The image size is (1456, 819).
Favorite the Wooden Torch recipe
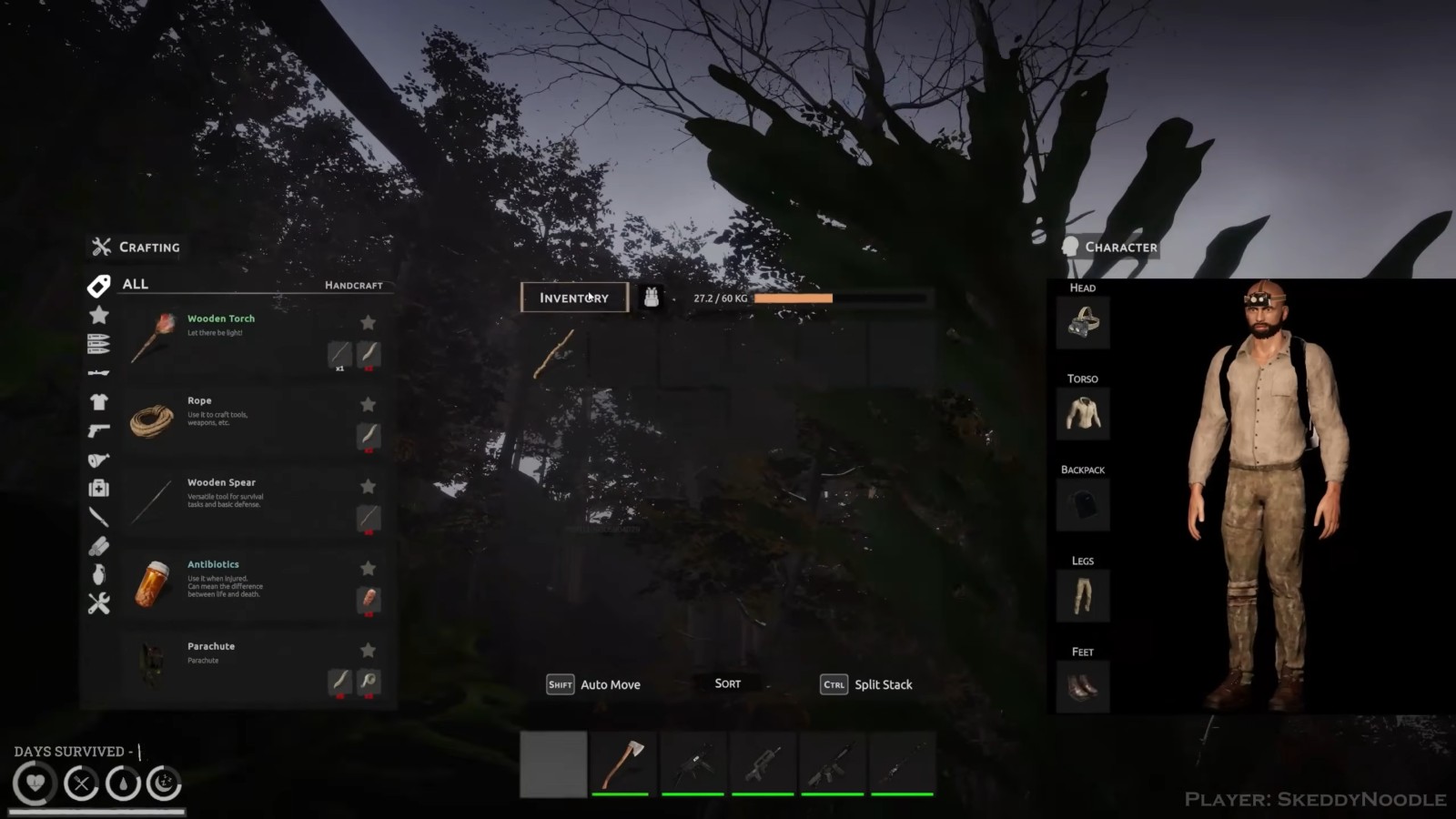click(368, 323)
